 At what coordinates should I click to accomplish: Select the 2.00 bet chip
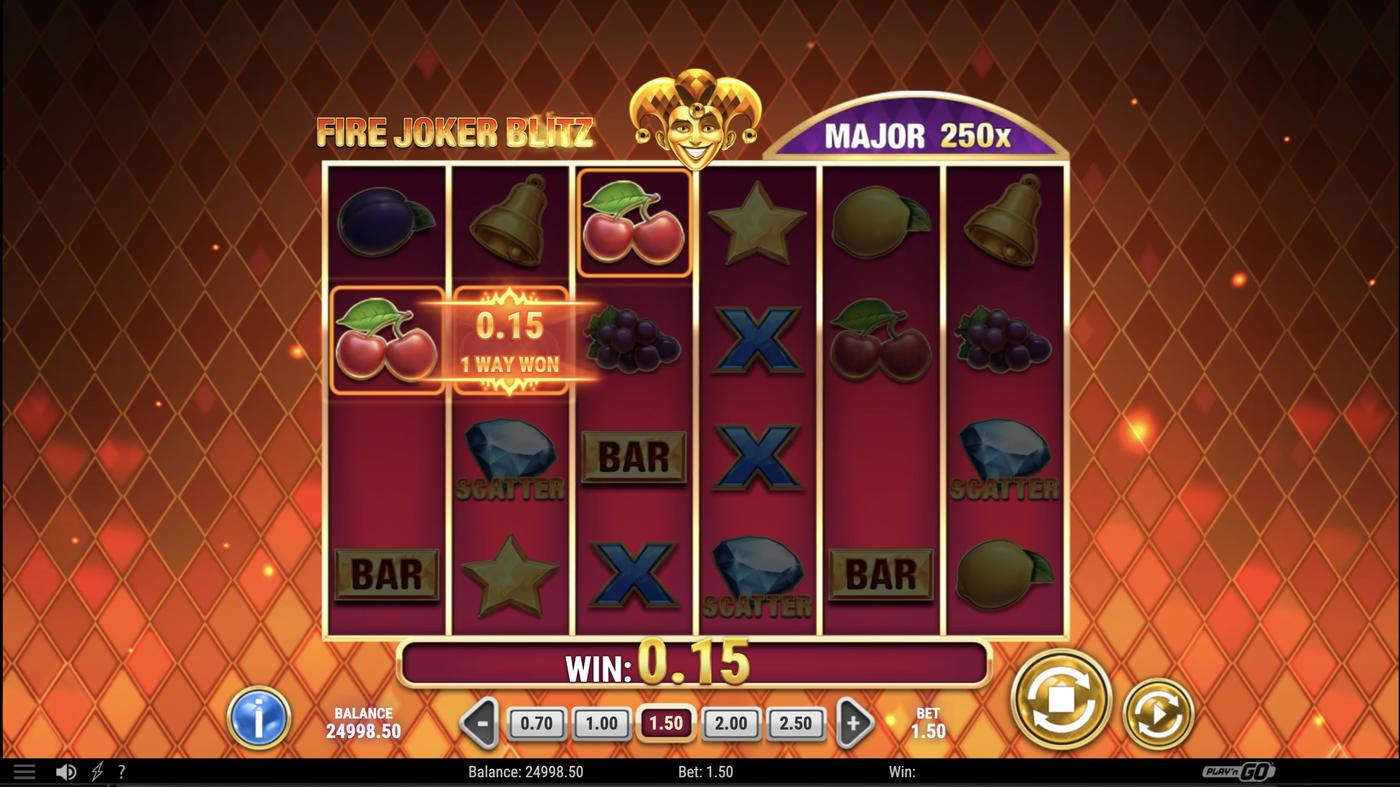click(731, 722)
